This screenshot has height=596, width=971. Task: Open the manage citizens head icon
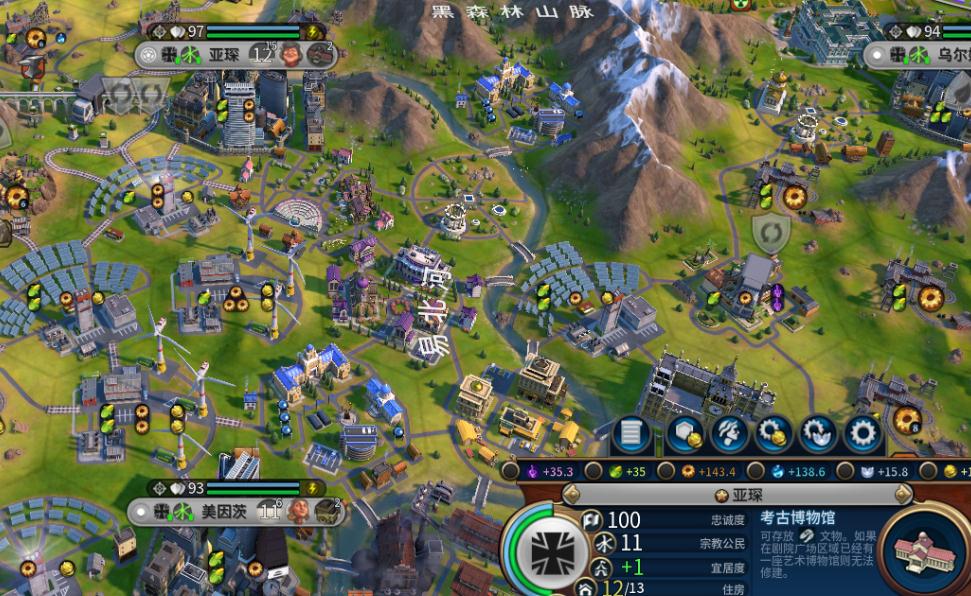tap(729, 434)
